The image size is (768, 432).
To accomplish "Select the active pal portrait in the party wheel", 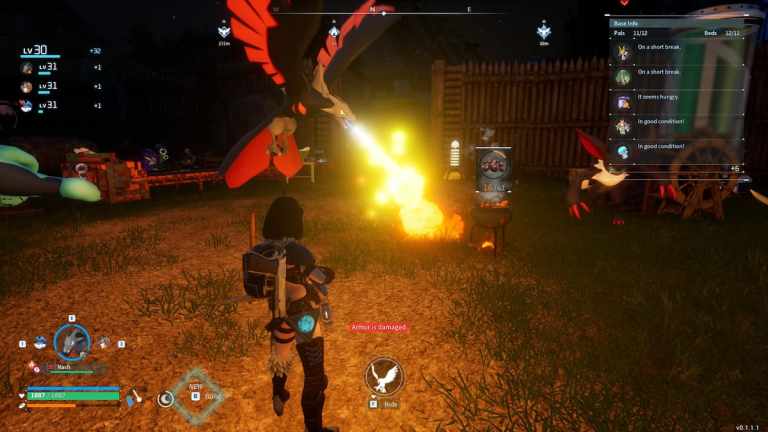I will pos(71,343).
